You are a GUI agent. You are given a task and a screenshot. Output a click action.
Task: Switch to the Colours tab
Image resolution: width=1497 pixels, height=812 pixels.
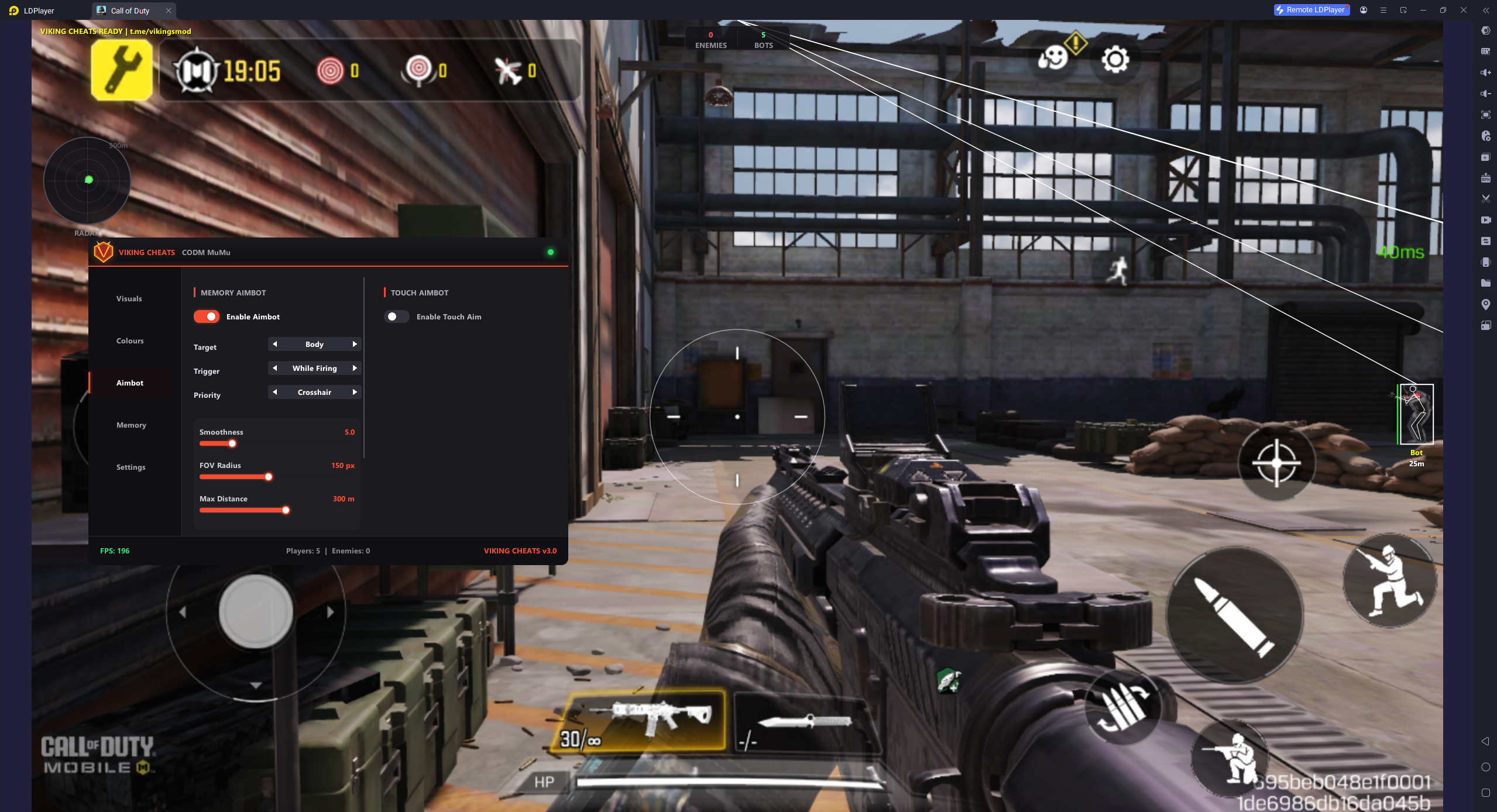point(129,340)
